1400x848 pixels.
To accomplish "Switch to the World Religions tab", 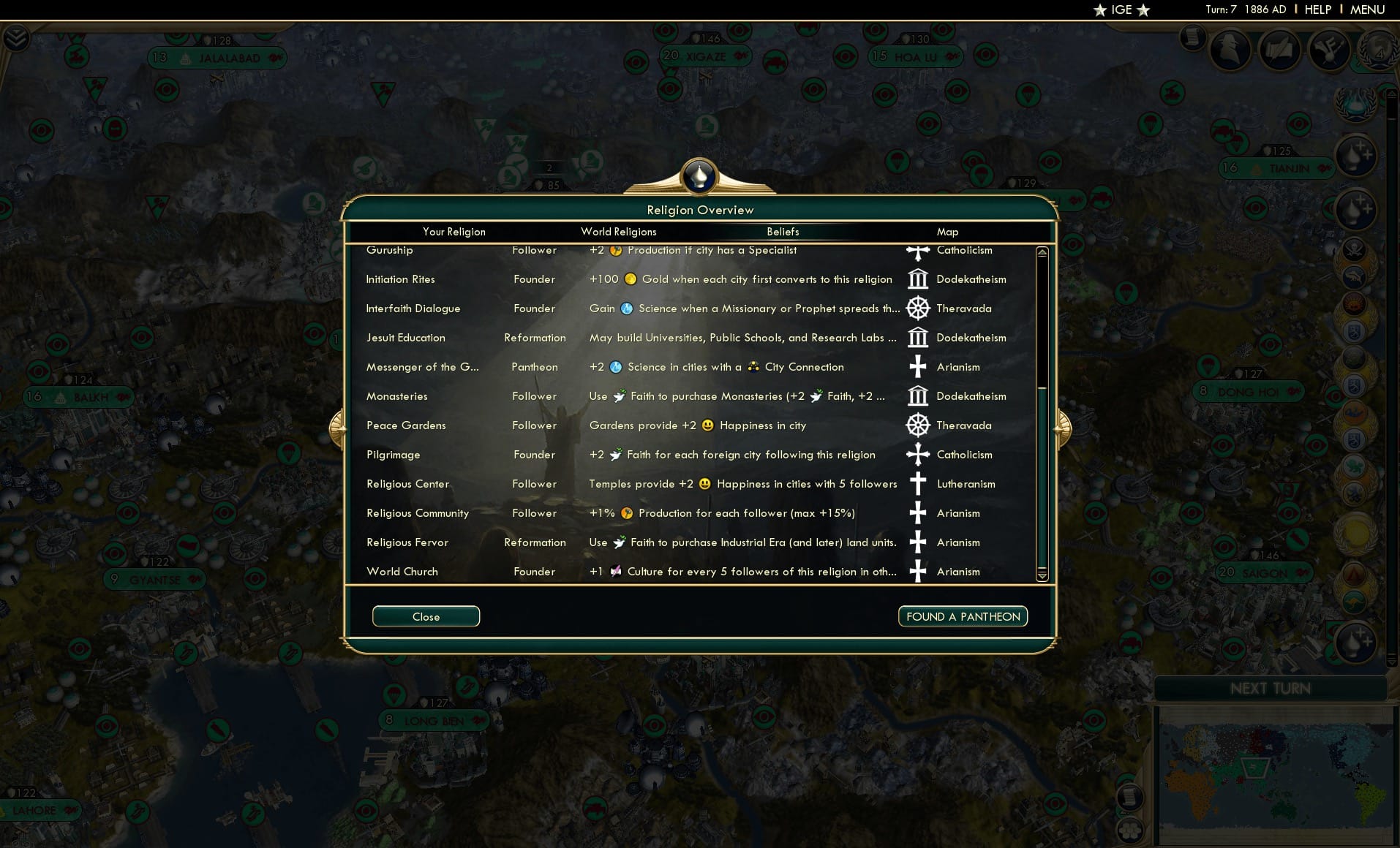I will 618,232.
